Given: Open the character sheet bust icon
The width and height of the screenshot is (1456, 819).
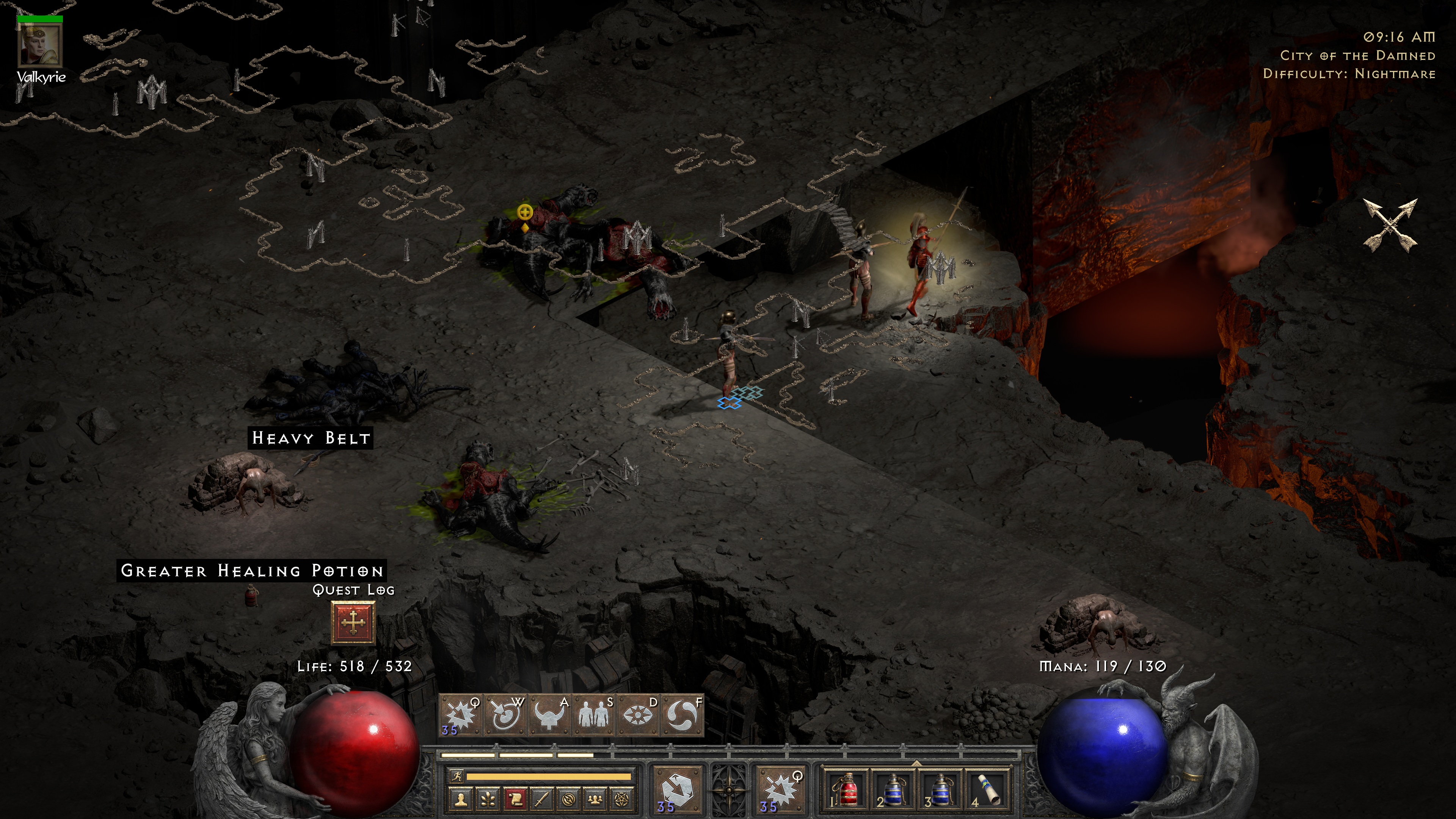Looking at the screenshot, I should coord(461,799).
